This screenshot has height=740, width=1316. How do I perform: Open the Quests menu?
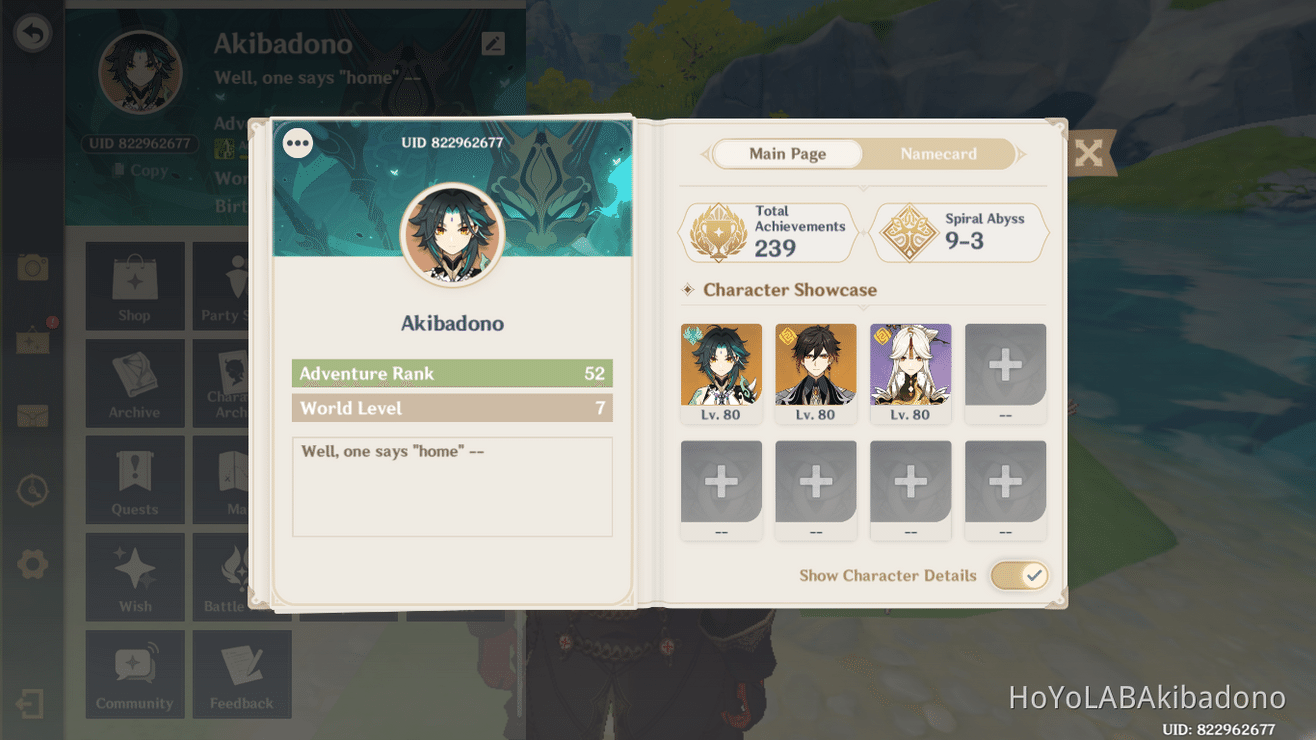[x=135, y=480]
